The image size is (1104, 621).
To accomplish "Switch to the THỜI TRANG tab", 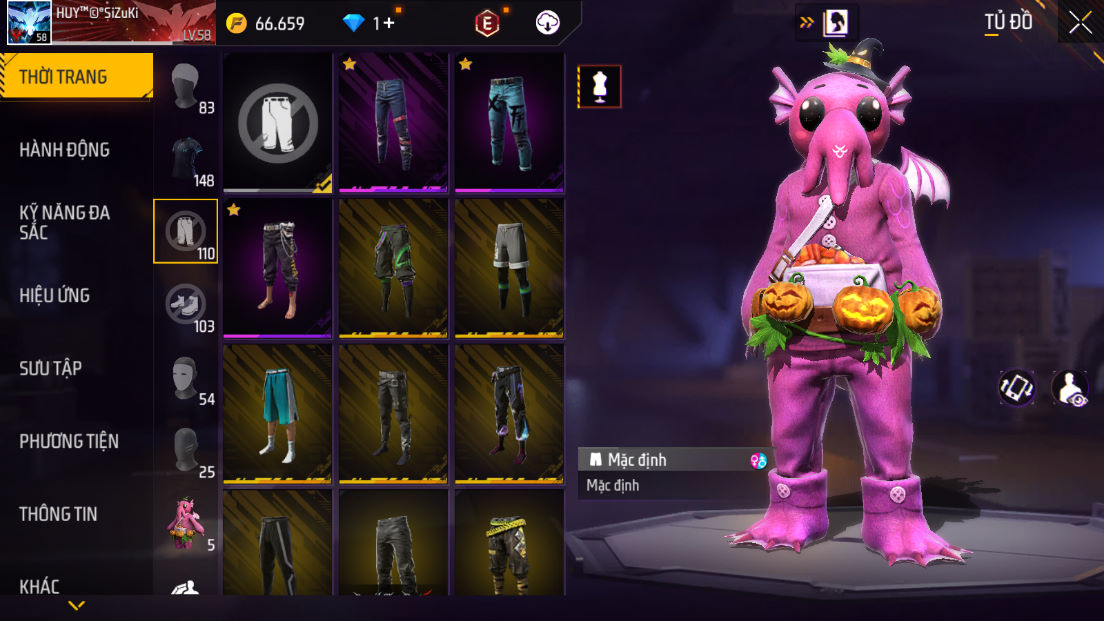I will click(x=75, y=77).
